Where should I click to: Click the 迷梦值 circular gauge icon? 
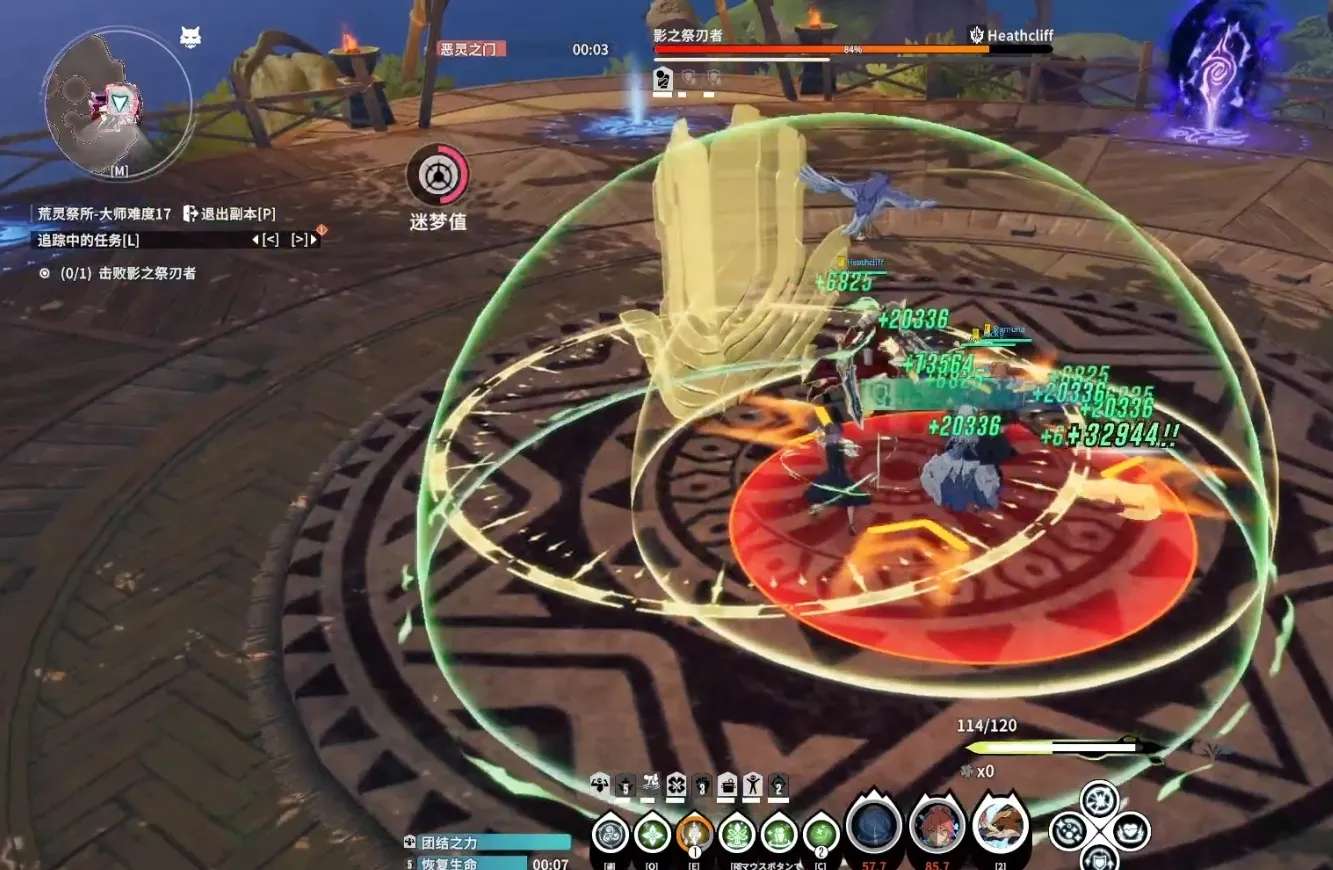(x=437, y=176)
